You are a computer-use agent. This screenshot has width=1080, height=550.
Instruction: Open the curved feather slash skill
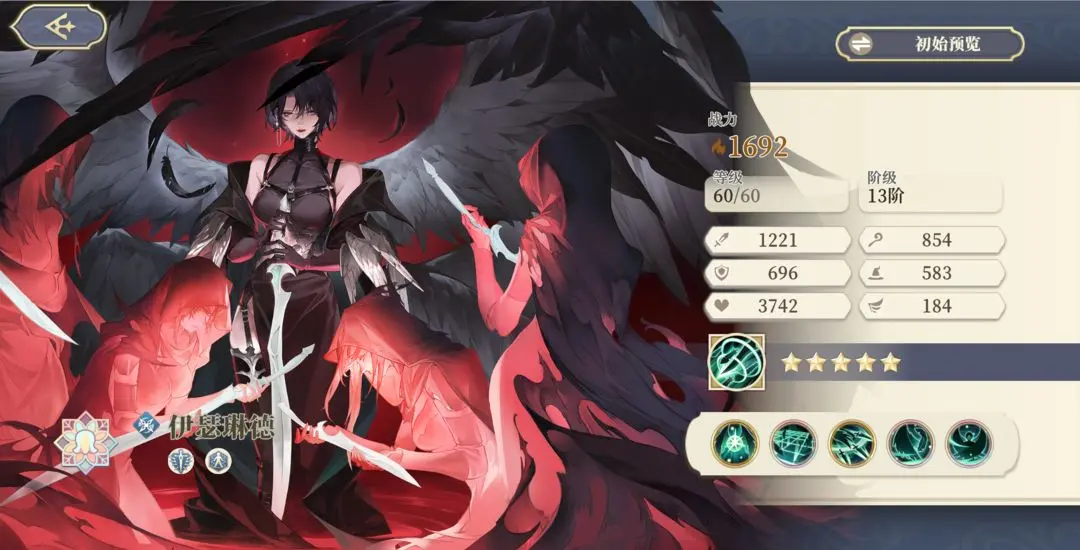coord(910,443)
